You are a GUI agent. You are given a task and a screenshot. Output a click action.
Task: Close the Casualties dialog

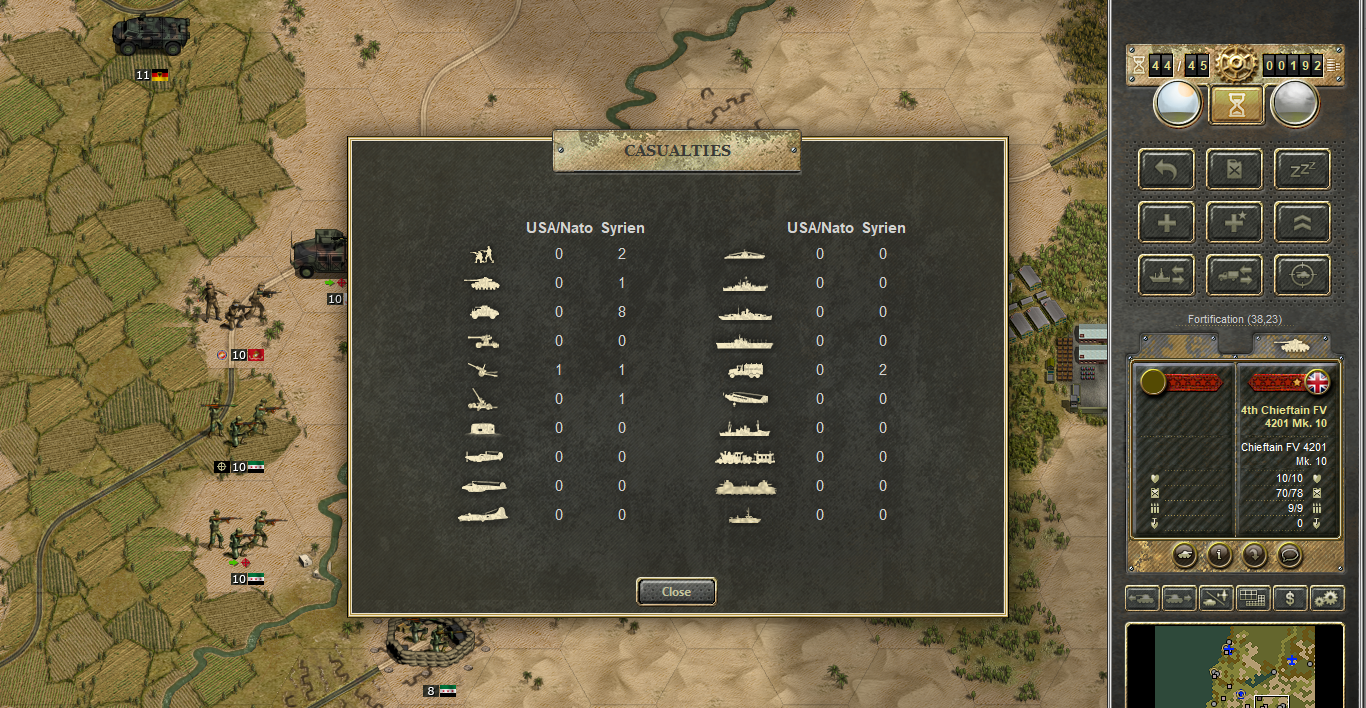pyautogui.click(x=676, y=591)
